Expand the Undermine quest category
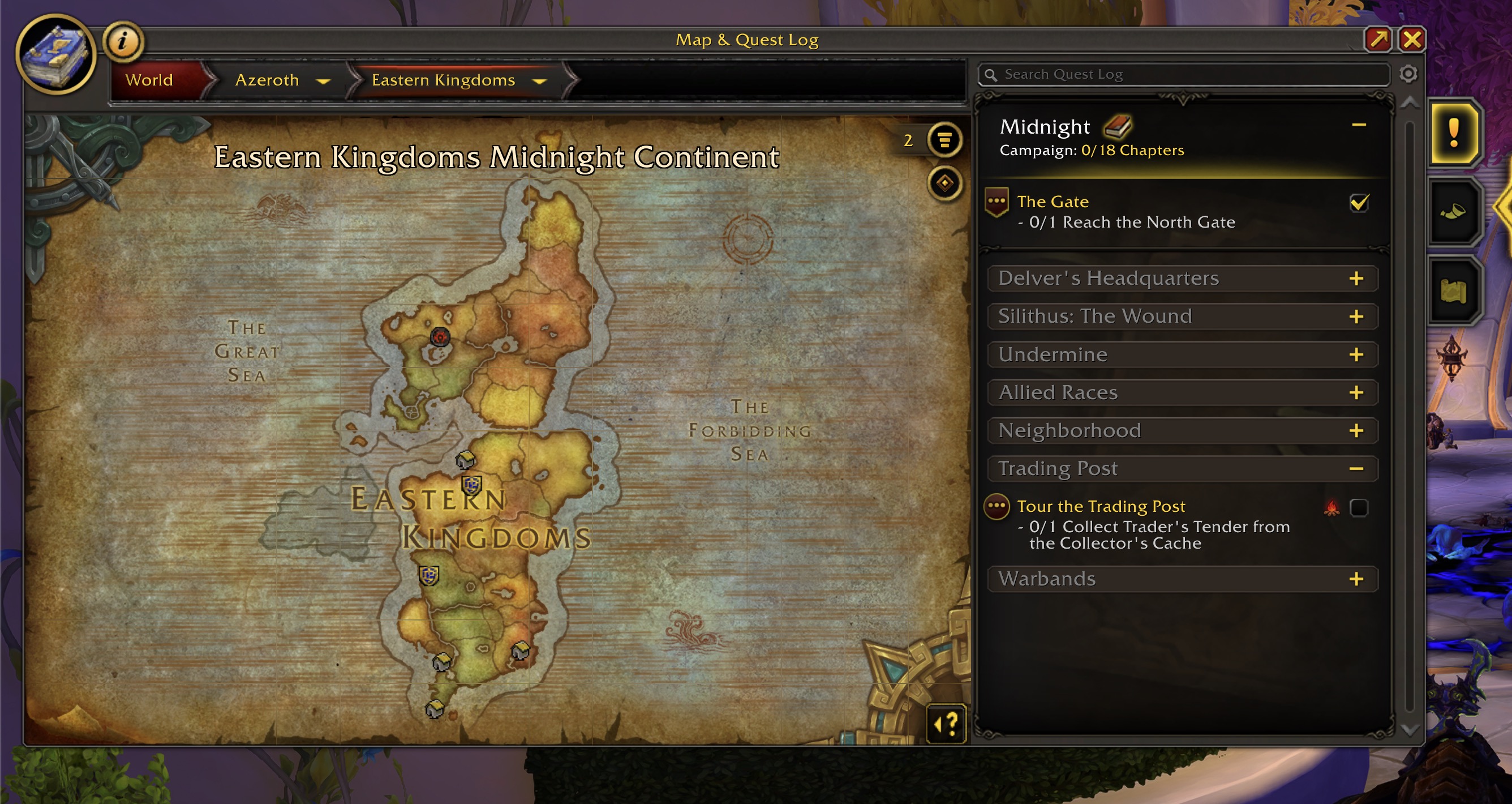Viewport: 1512px width, 804px height. 1356,355
